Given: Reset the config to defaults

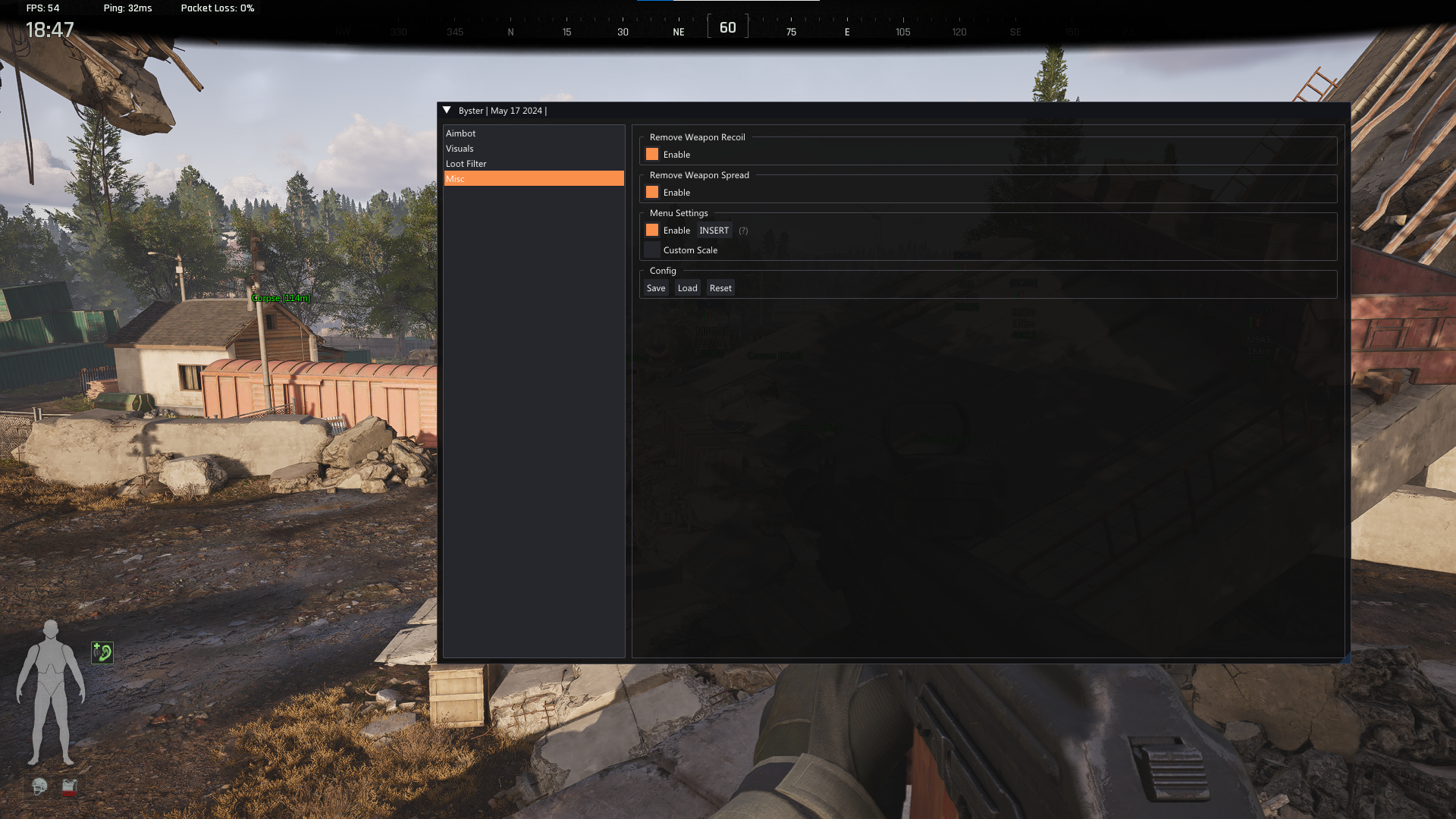Looking at the screenshot, I should coord(720,288).
